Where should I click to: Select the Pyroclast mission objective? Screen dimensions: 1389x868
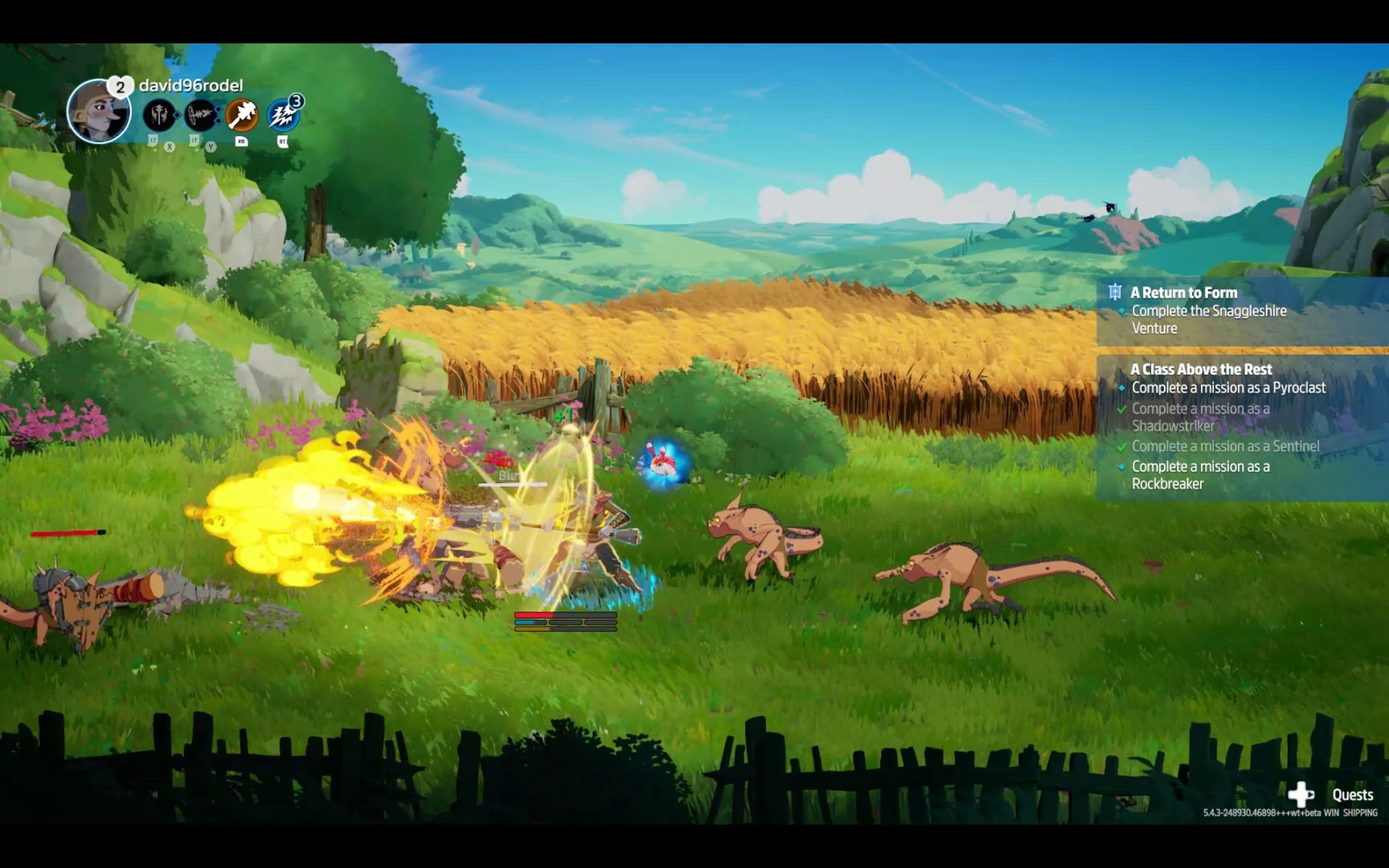pos(1228,388)
